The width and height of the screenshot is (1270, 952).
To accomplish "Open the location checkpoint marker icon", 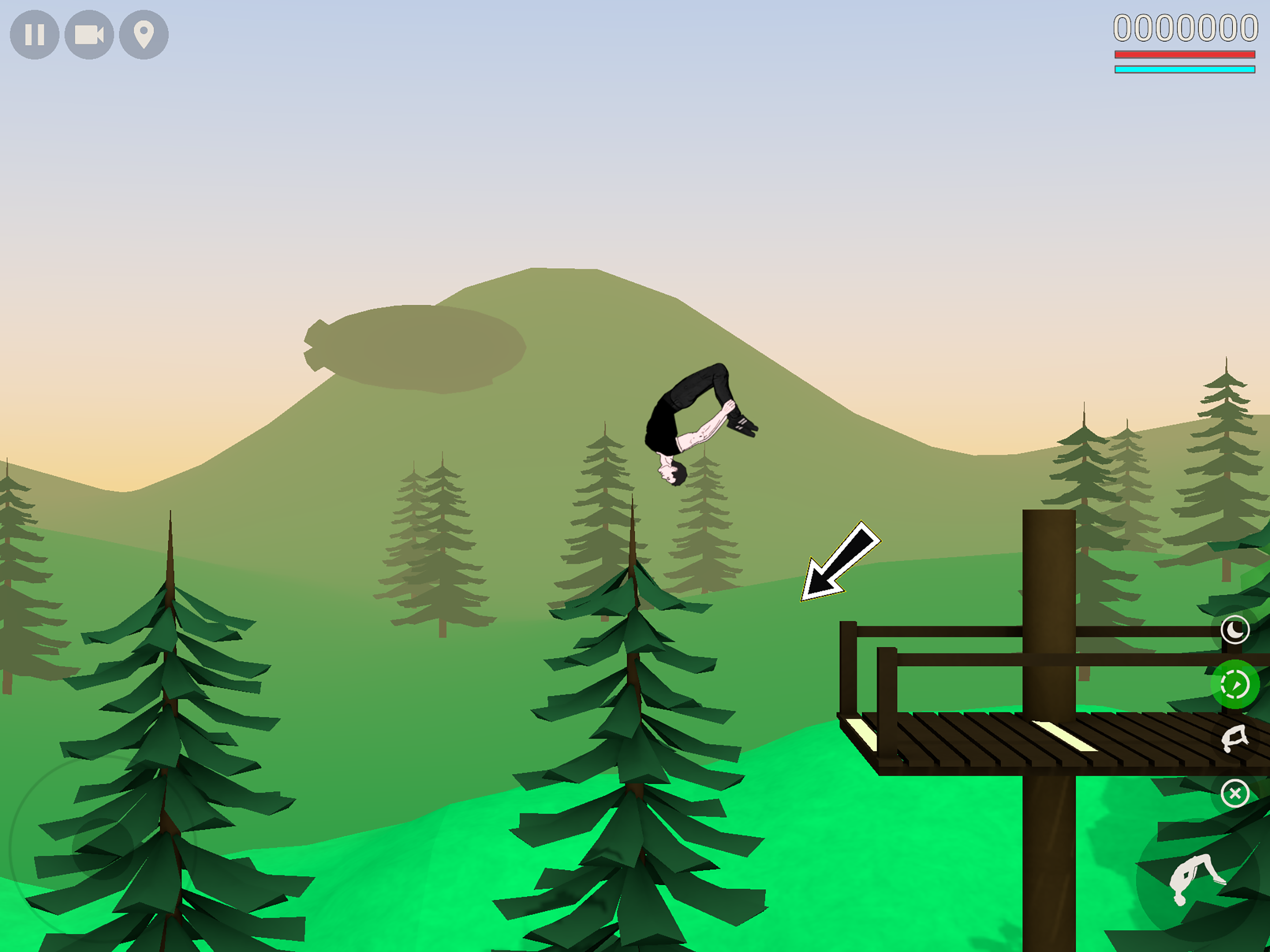I will click(x=144, y=36).
